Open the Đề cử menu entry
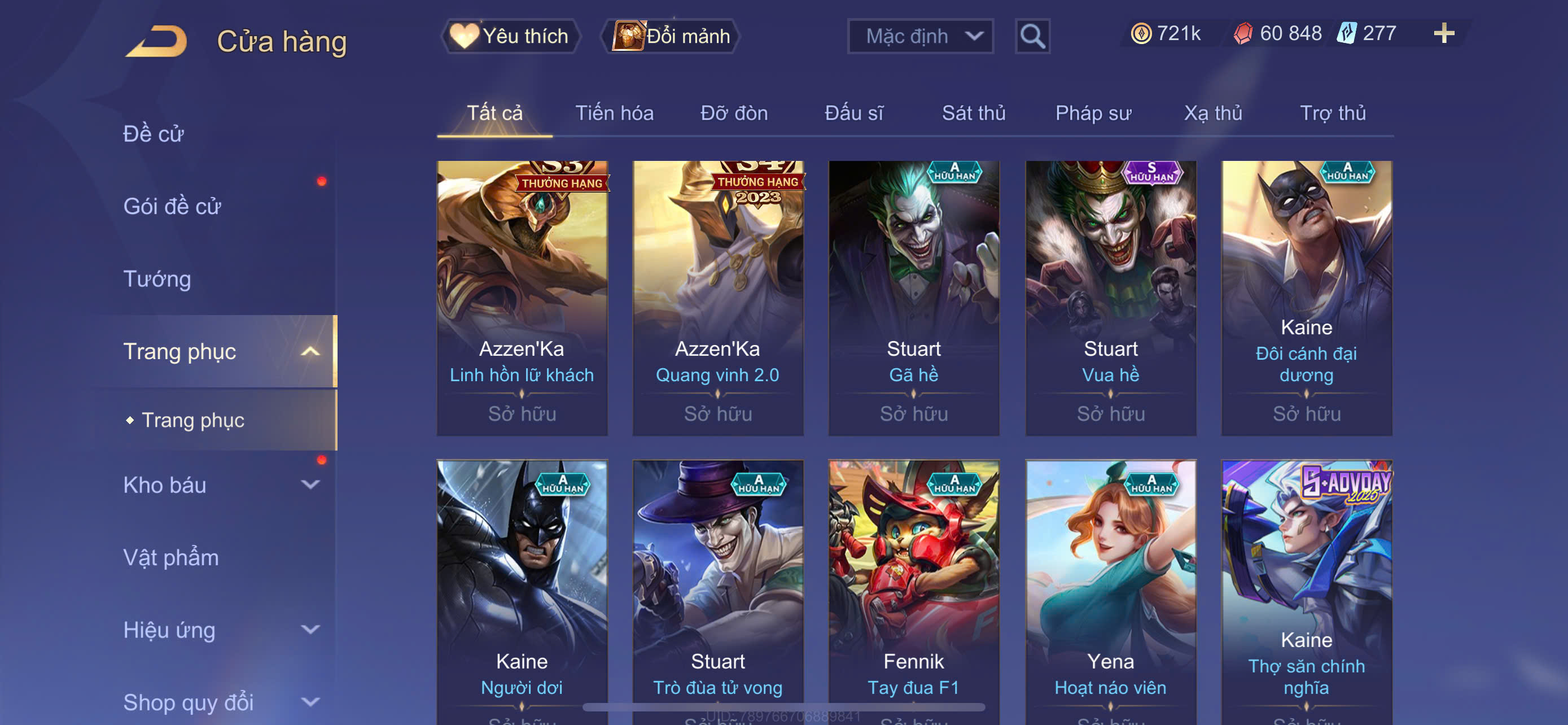This screenshot has height=725, width=1568. pyautogui.click(x=154, y=134)
